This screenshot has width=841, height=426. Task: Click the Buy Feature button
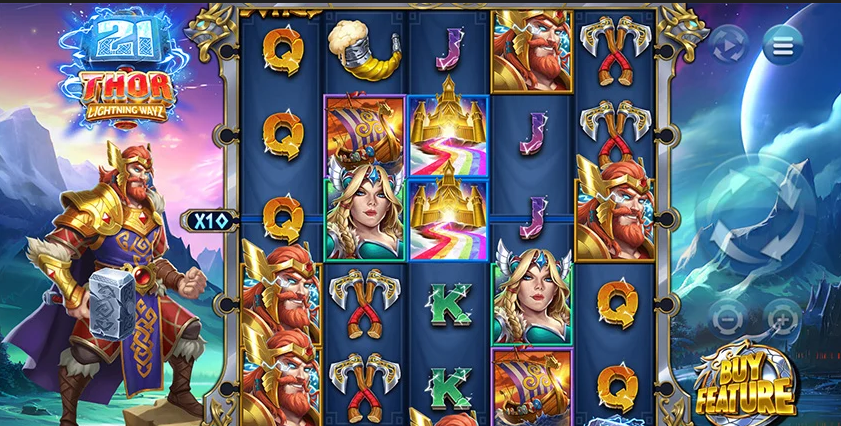click(746, 385)
